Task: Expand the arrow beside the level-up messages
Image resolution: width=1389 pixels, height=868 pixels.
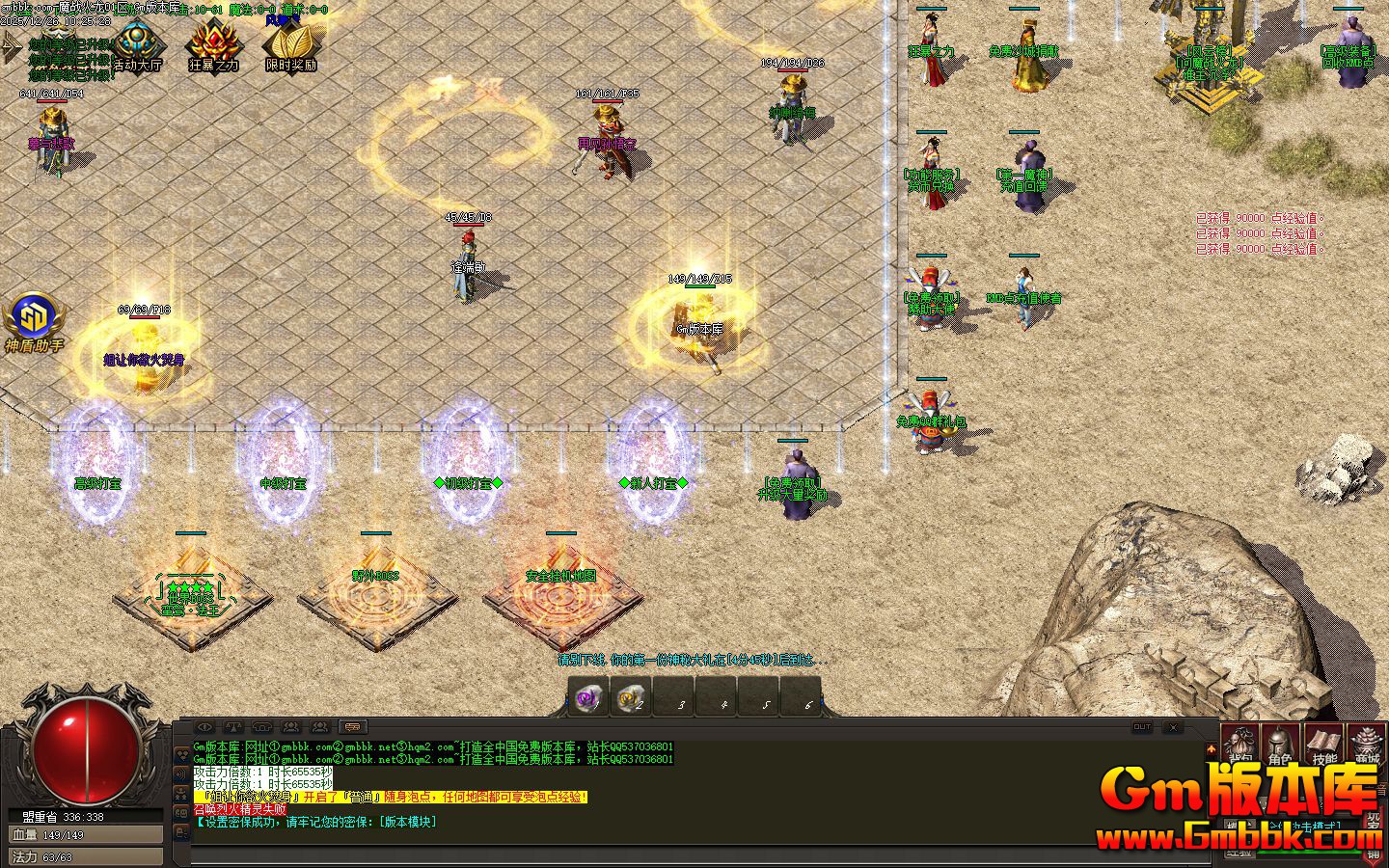Action: pyautogui.click(x=11, y=46)
